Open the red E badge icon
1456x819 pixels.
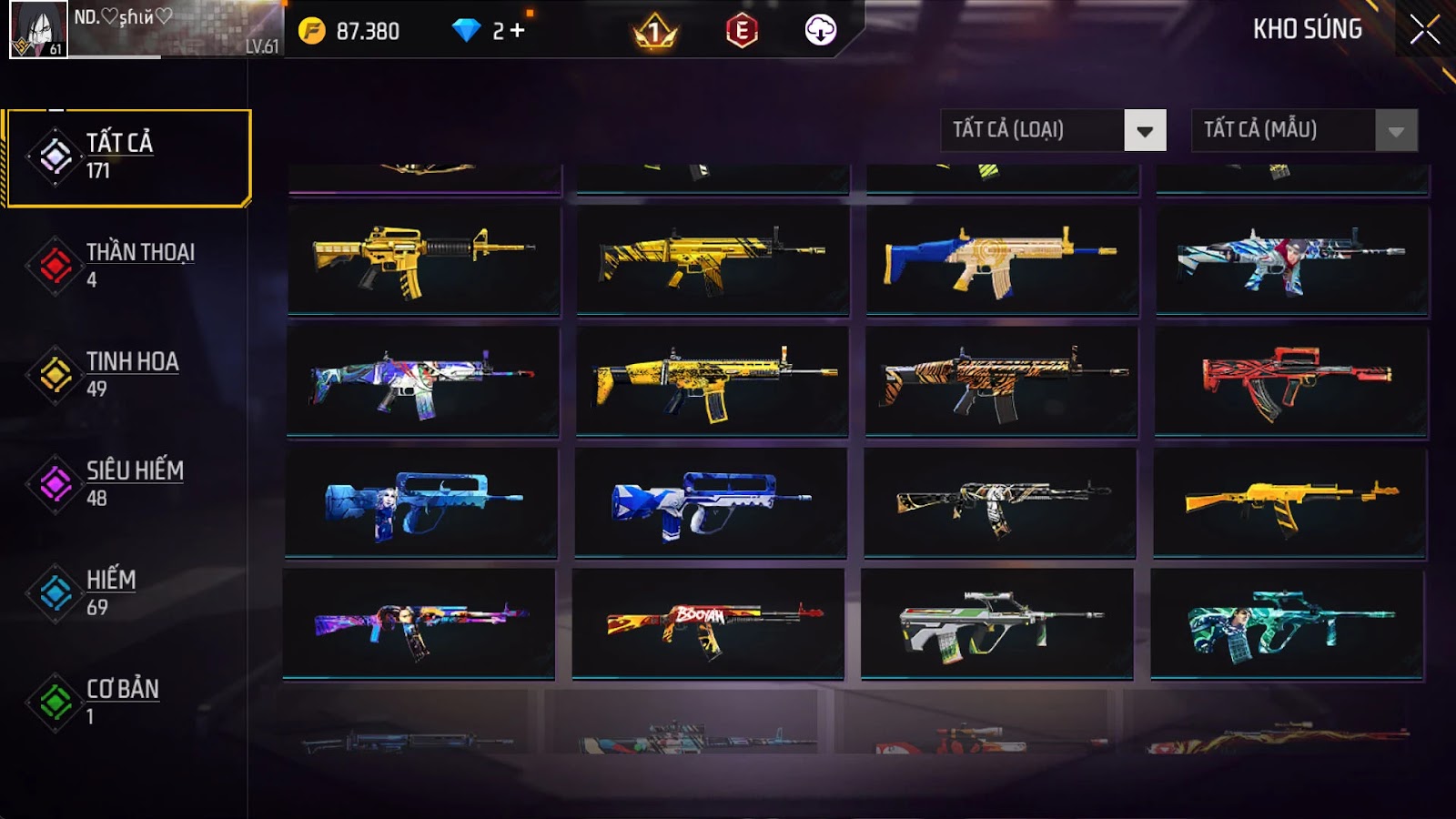742,31
